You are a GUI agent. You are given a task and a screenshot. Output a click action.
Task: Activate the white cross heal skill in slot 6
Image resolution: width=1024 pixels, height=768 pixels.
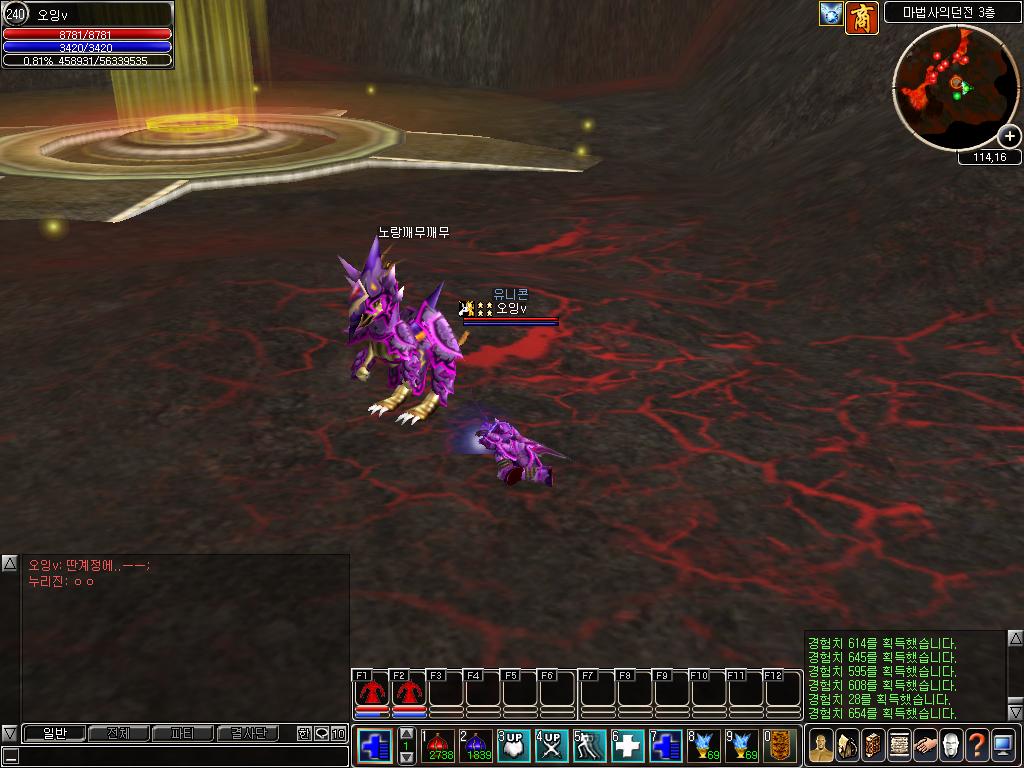pyautogui.click(x=628, y=746)
